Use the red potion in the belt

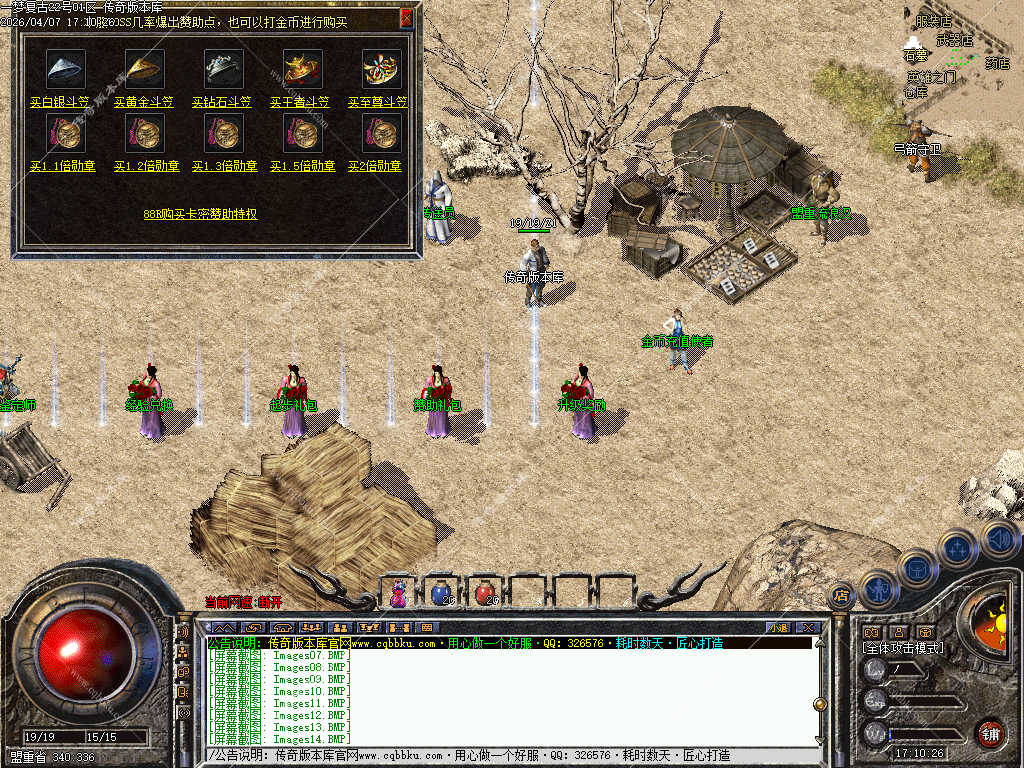[485, 593]
